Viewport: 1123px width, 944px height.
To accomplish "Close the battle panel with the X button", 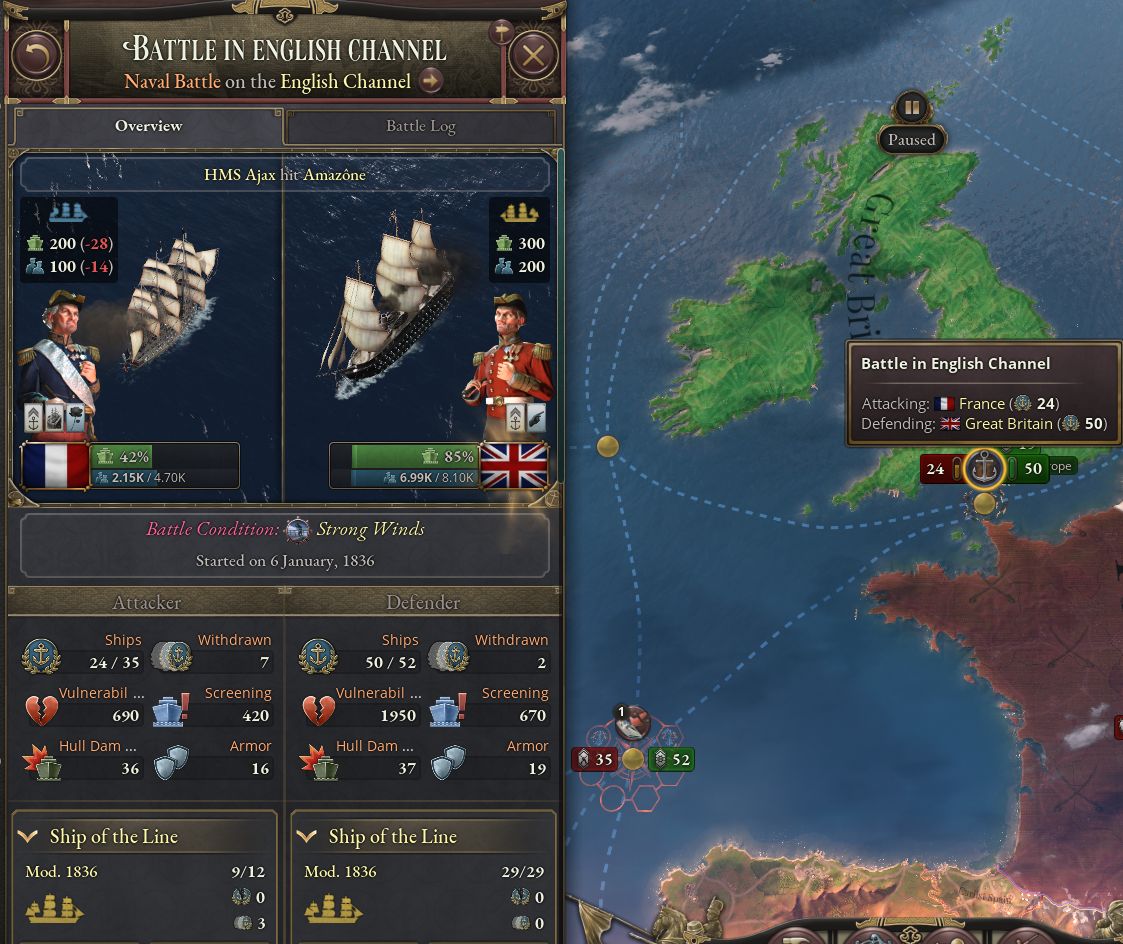I will point(533,56).
